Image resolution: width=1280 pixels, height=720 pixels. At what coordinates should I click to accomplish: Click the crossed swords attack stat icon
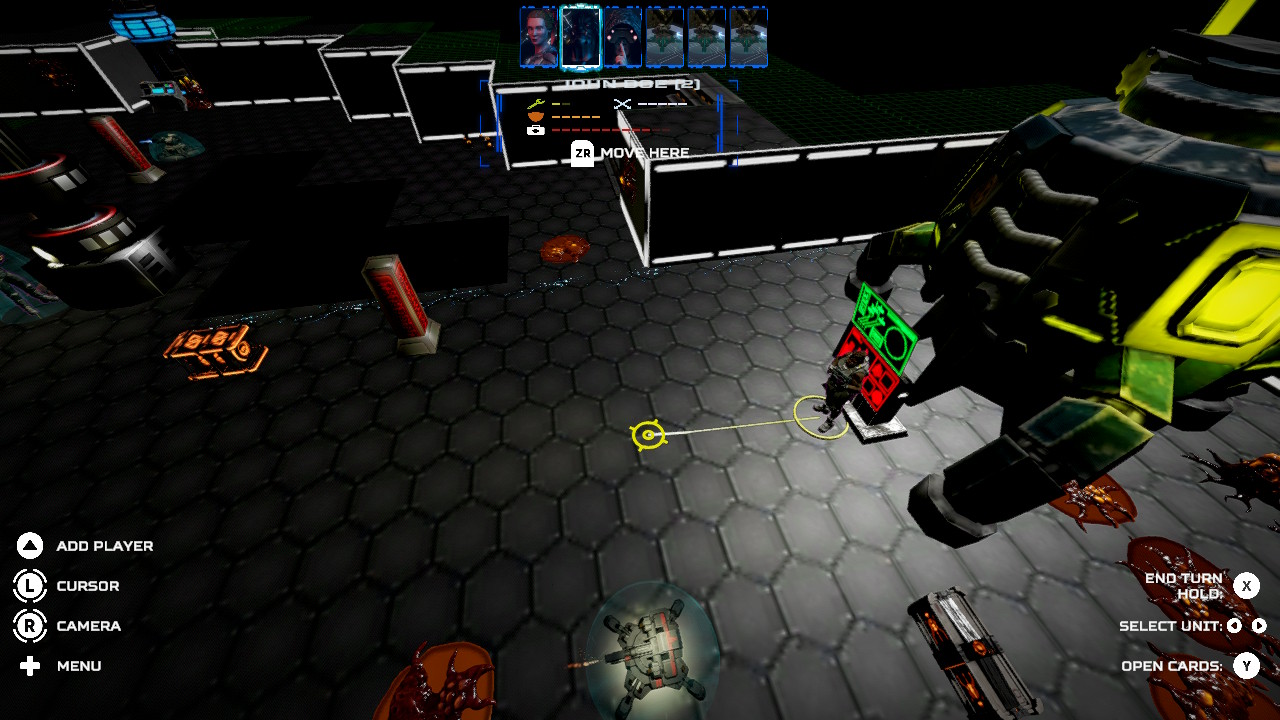coord(623,105)
